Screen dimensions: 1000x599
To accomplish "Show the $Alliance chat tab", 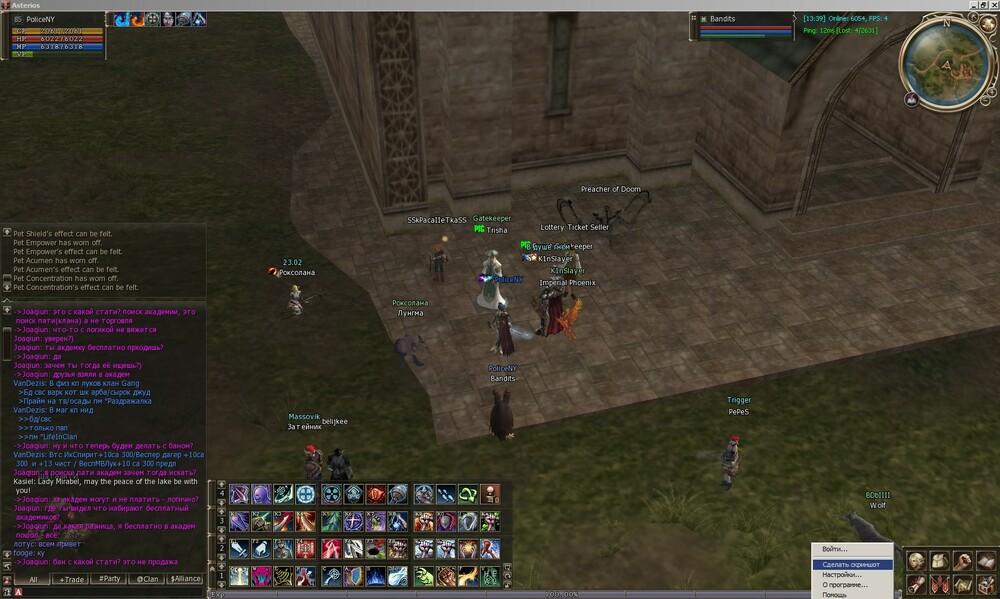I will tap(185, 579).
